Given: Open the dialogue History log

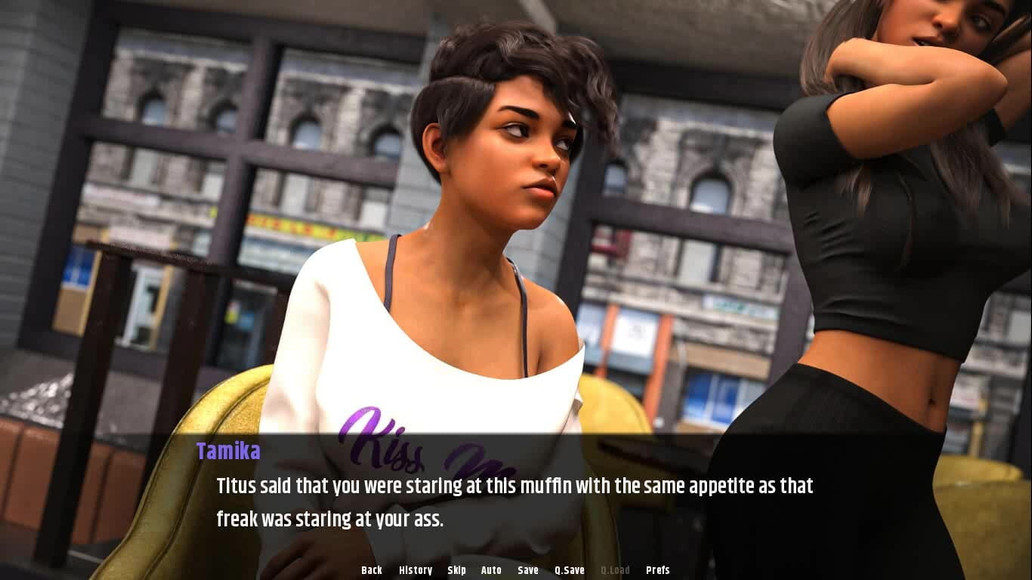Looking at the screenshot, I should click(415, 570).
